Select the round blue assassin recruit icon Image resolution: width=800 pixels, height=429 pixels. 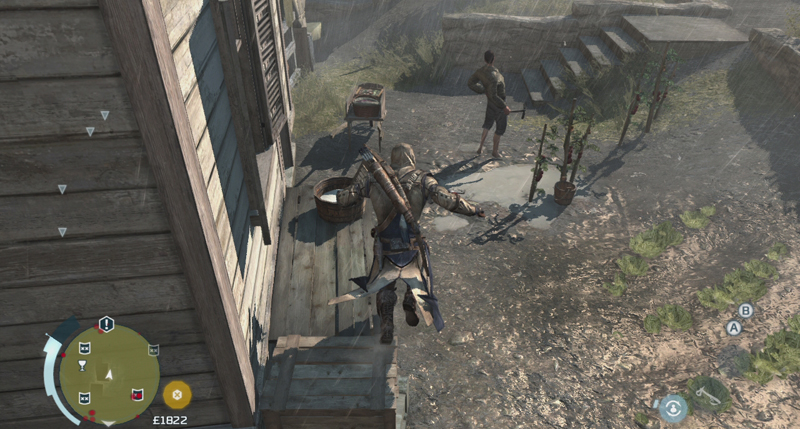click(x=673, y=406)
